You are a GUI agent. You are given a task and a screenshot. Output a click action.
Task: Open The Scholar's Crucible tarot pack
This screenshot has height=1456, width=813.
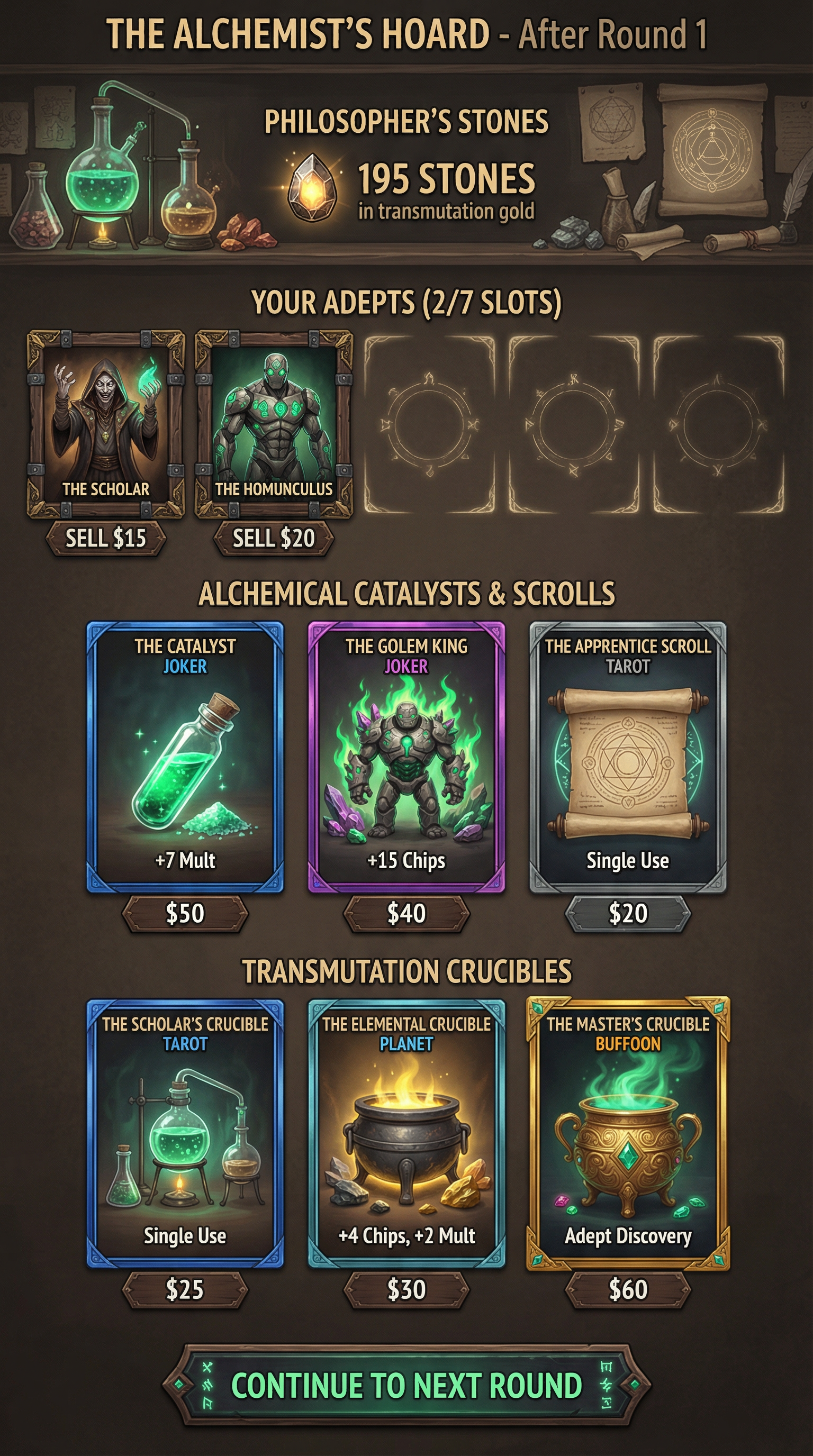click(x=185, y=1133)
